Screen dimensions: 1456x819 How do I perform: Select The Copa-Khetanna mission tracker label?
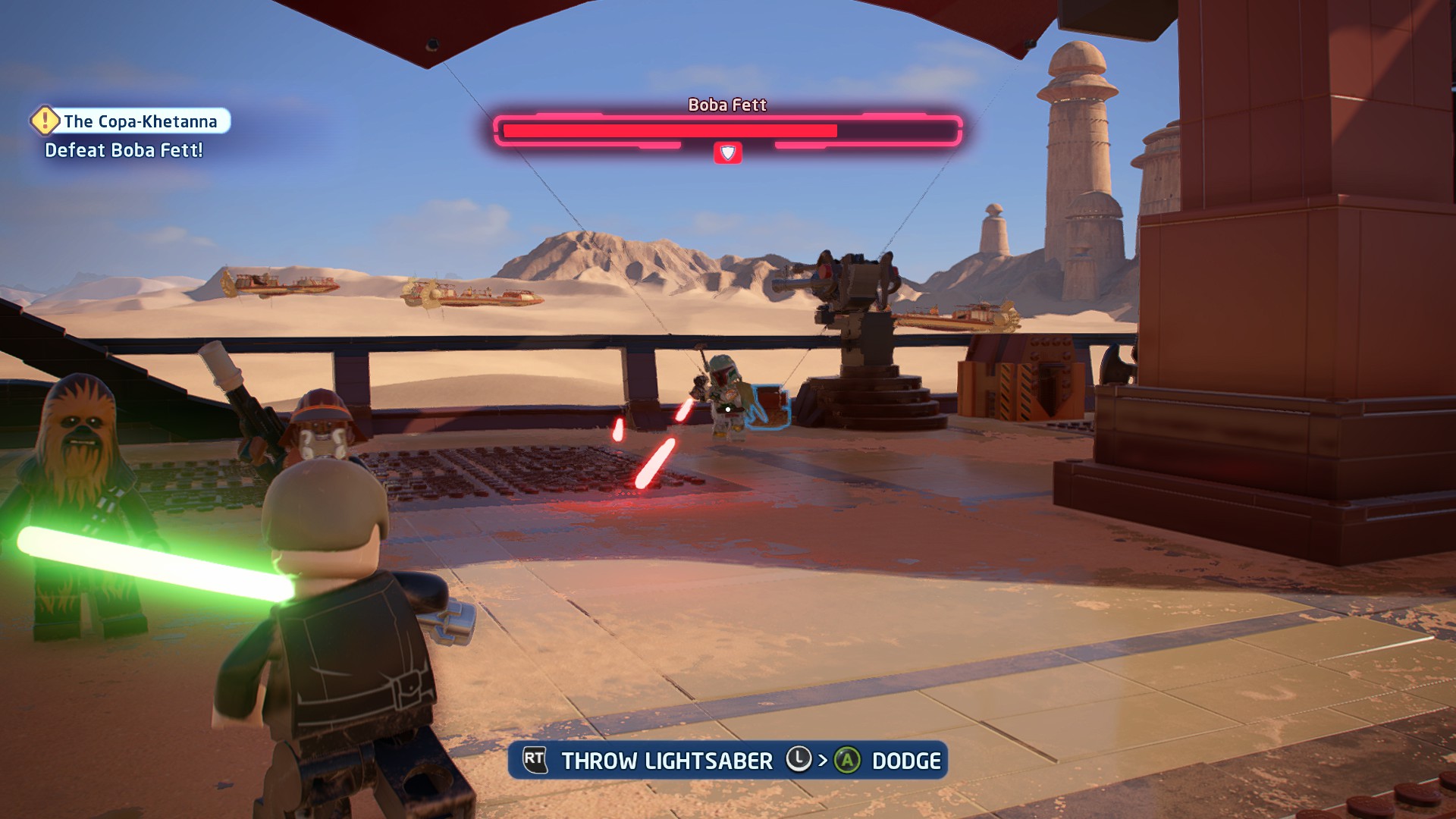[140, 121]
